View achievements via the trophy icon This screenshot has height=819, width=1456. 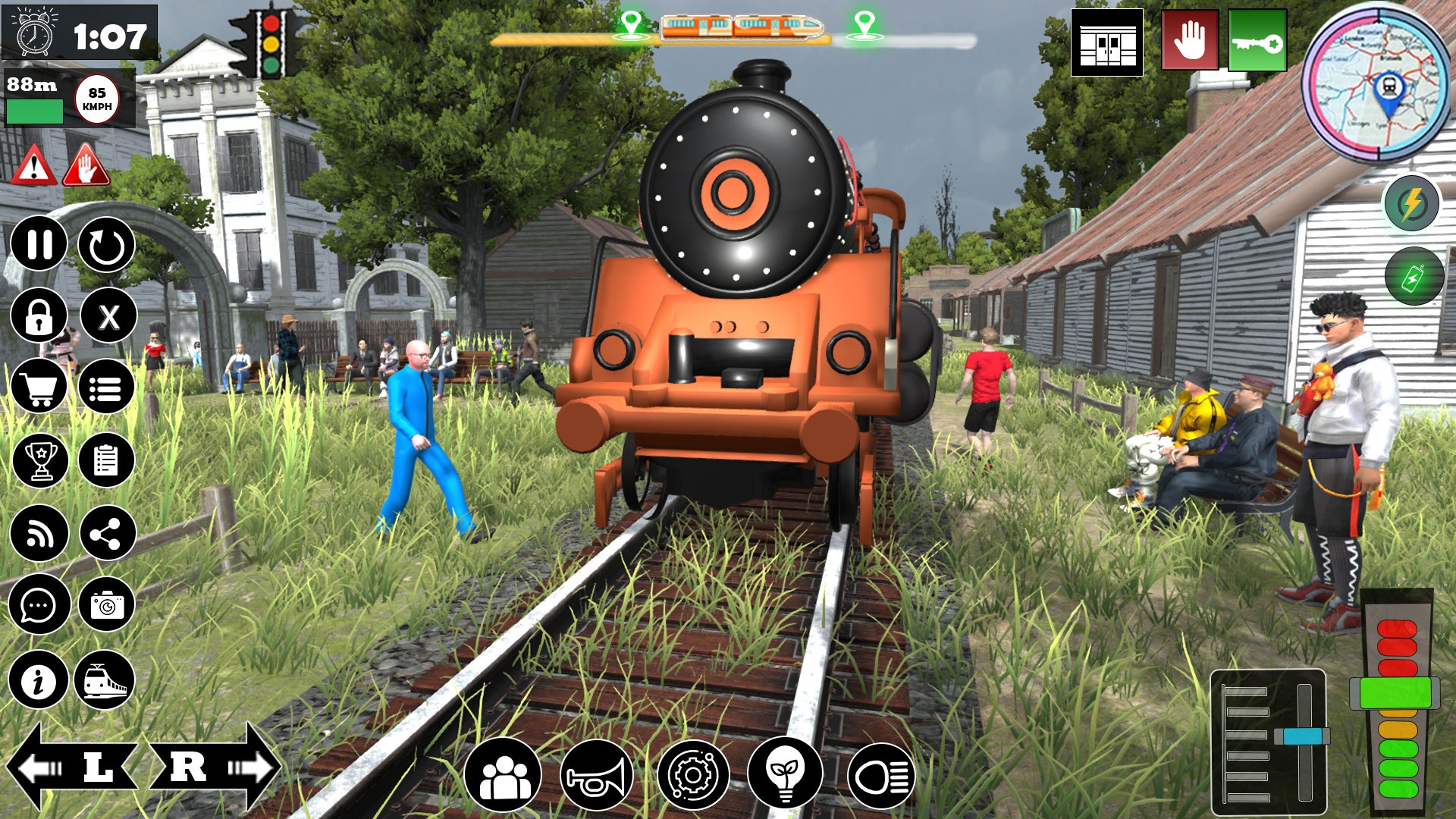[39, 460]
